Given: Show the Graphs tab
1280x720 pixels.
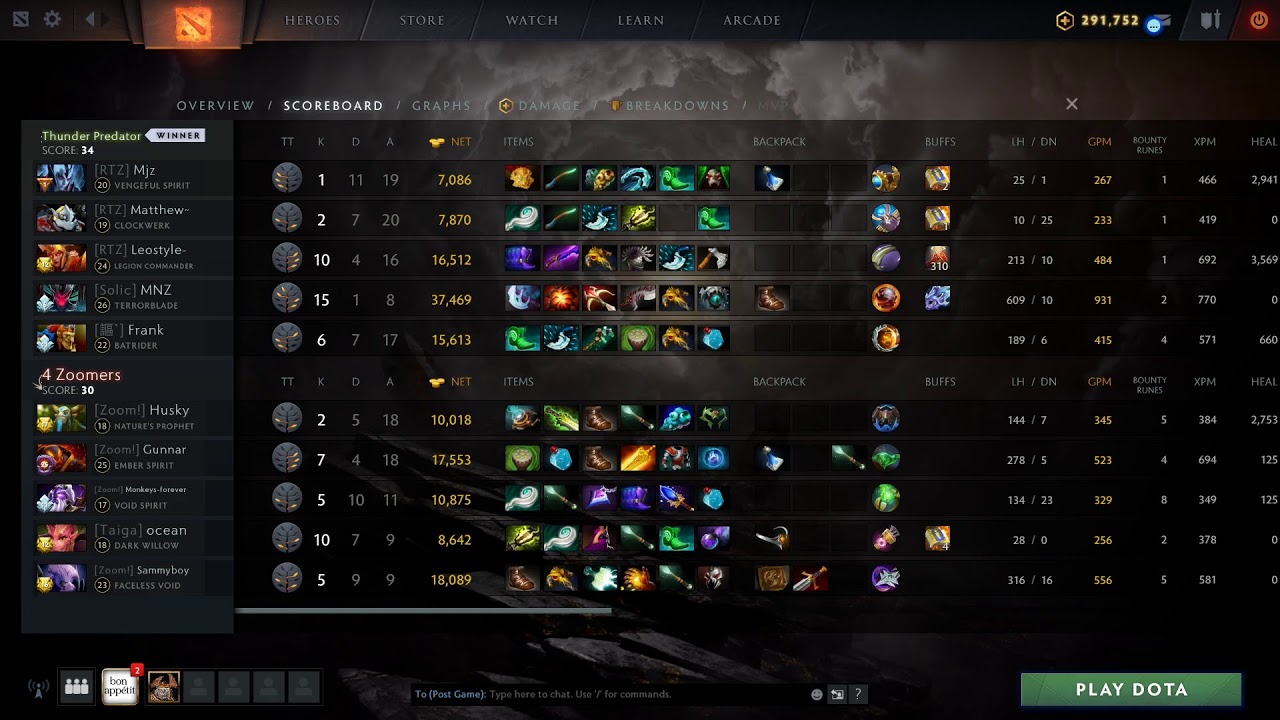Looking at the screenshot, I should coord(441,105).
